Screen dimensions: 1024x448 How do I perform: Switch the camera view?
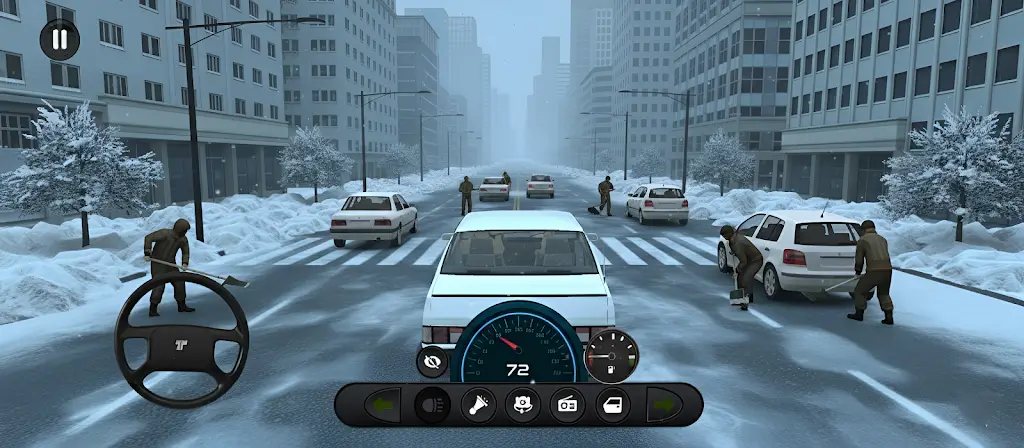pos(522,405)
